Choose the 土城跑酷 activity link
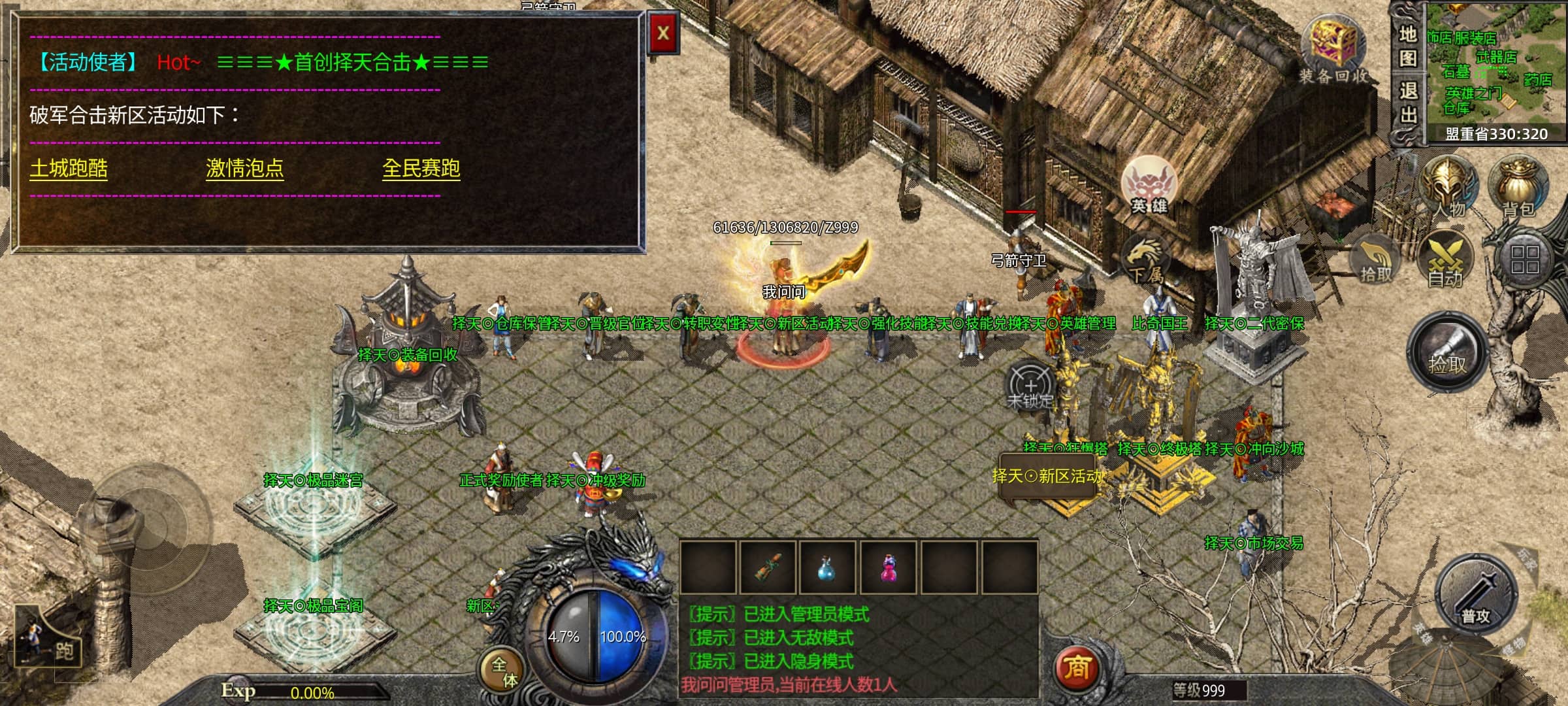1568x706 pixels. [x=69, y=169]
